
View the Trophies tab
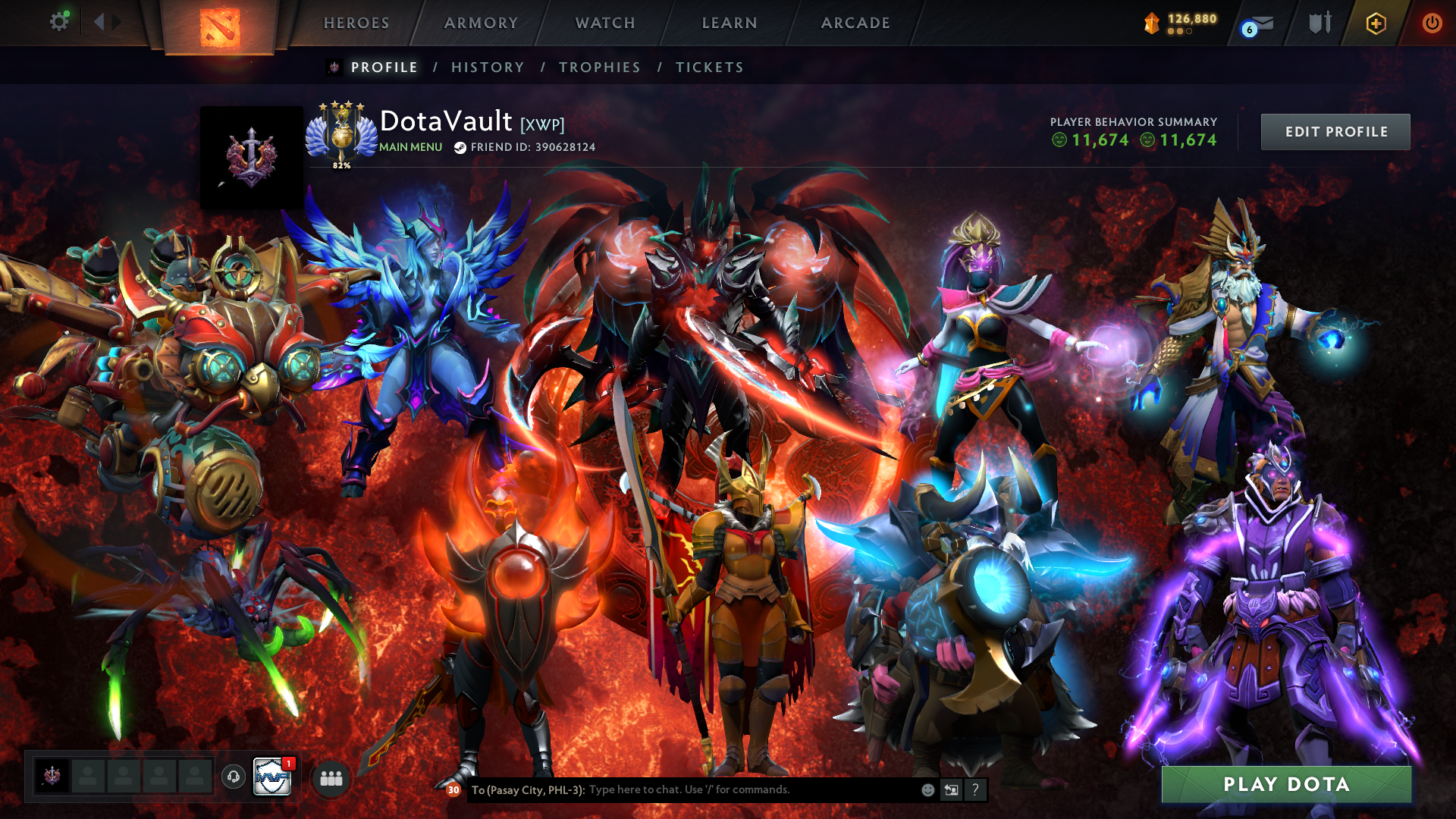pos(600,67)
